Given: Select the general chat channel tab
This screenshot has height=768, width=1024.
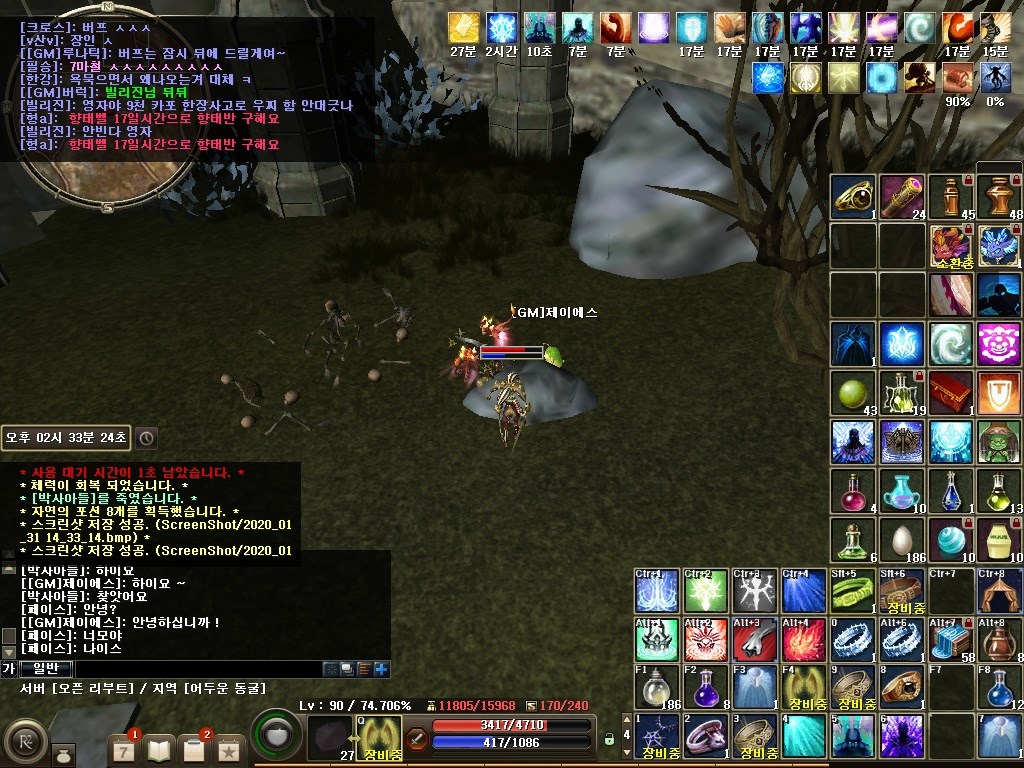Looking at the screenshot, I should (x=46, y=669).
